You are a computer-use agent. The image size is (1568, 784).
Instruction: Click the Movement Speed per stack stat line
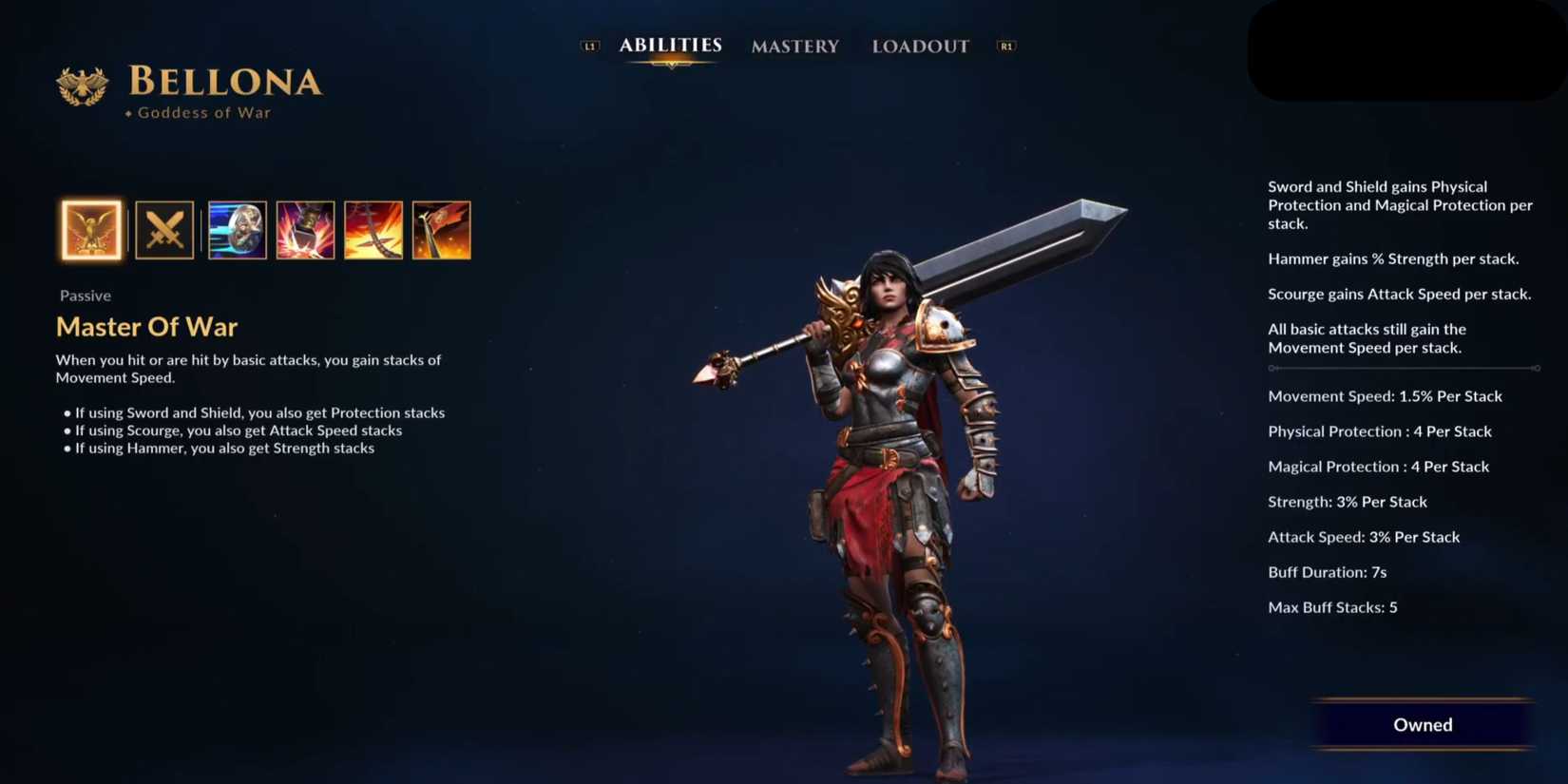point(1385,396)
